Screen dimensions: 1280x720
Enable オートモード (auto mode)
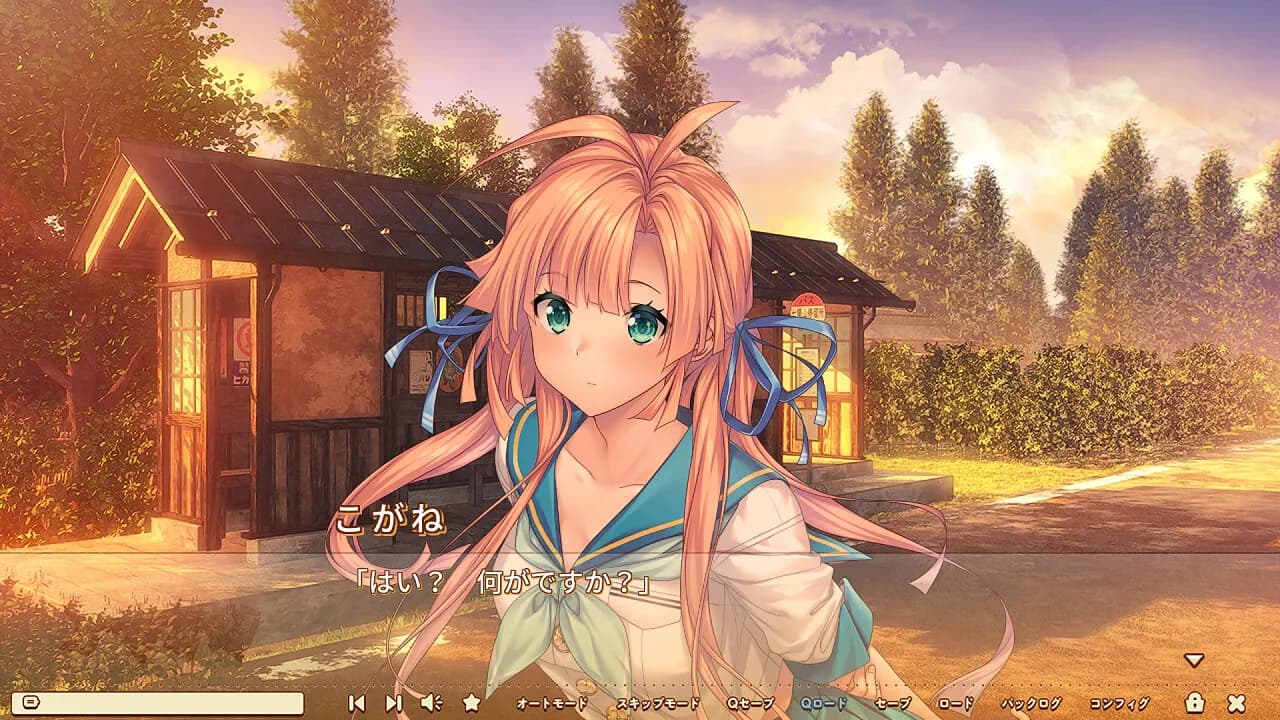(552, 704)
